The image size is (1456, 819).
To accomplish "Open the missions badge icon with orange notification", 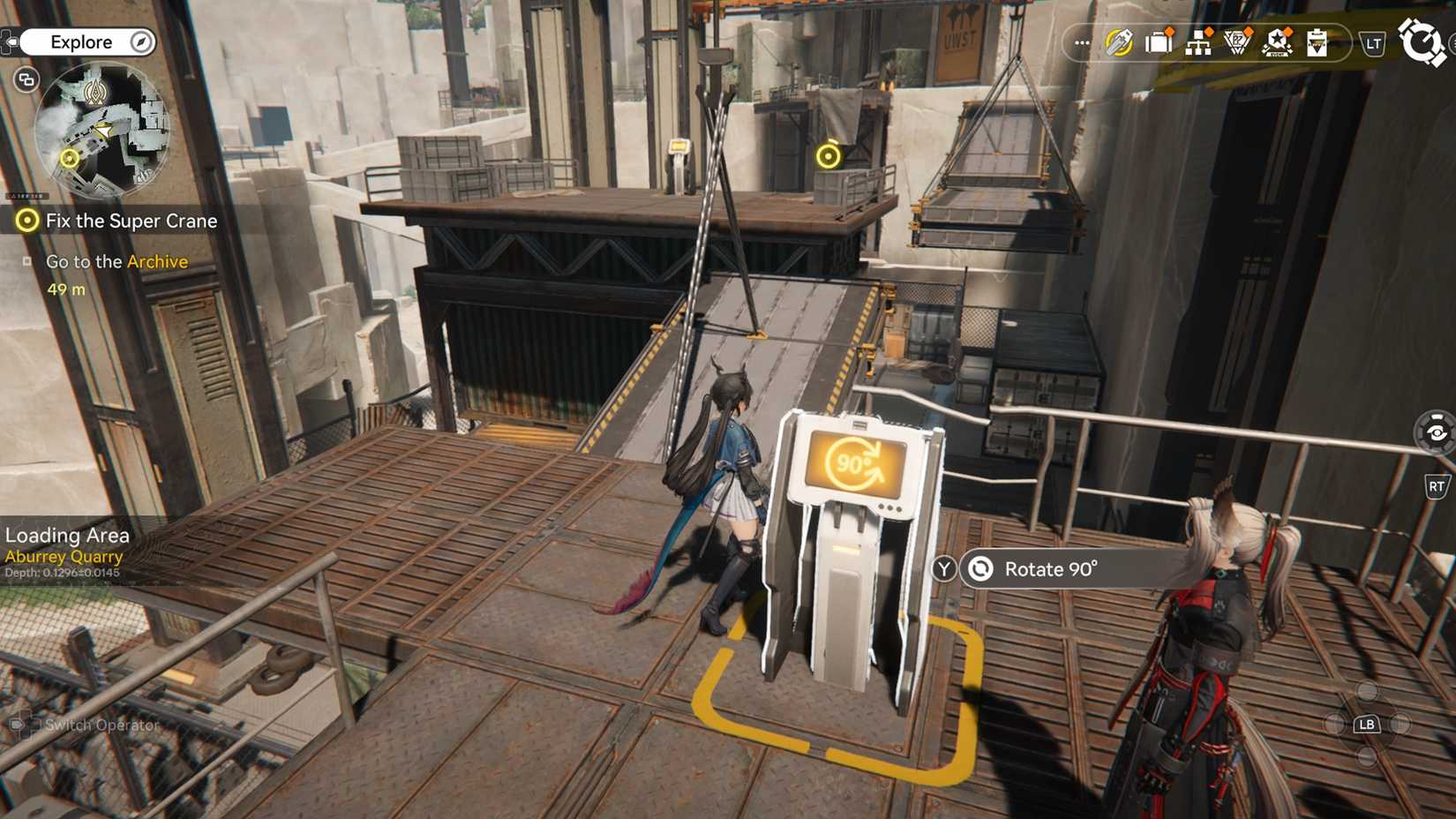I will coord(1240,41).
